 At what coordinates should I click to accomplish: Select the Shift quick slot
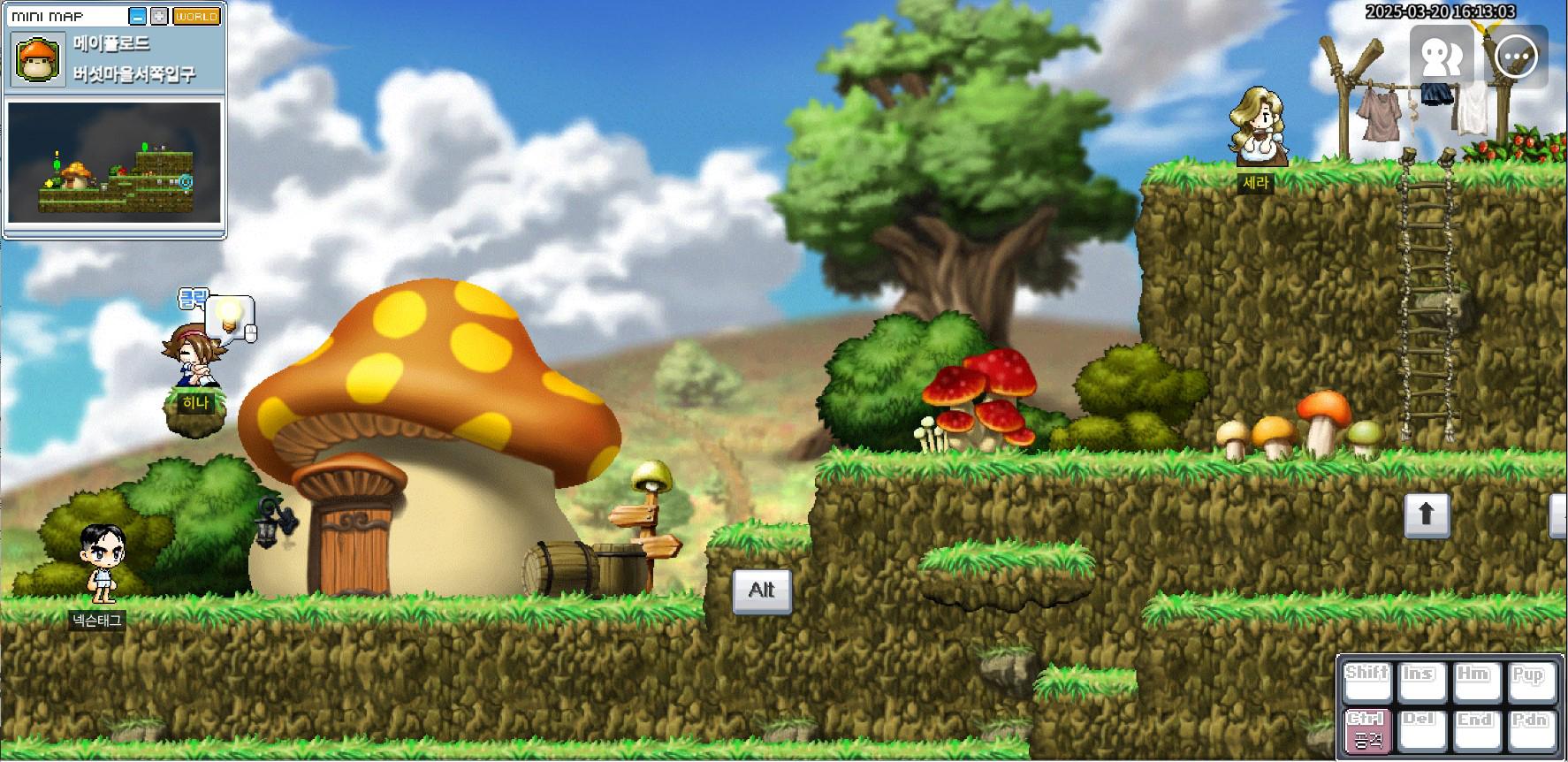(x=1366, y=682)
